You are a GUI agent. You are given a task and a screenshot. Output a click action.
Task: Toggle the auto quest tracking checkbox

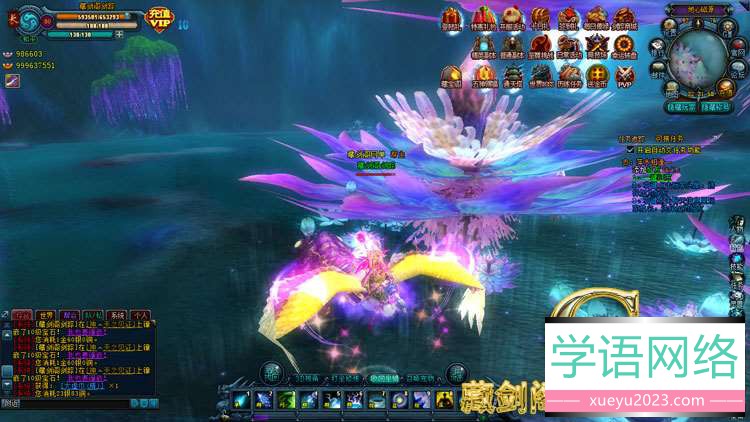point(630,150)
